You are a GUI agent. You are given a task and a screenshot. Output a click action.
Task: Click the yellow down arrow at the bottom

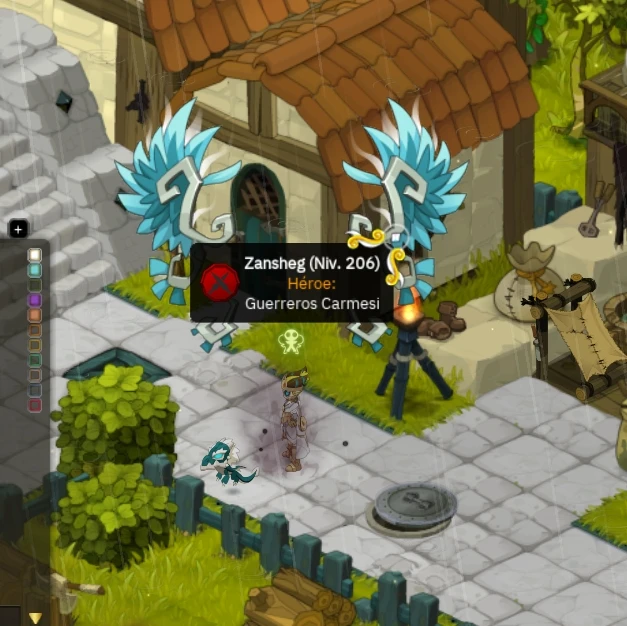click(x=36, y=618)
